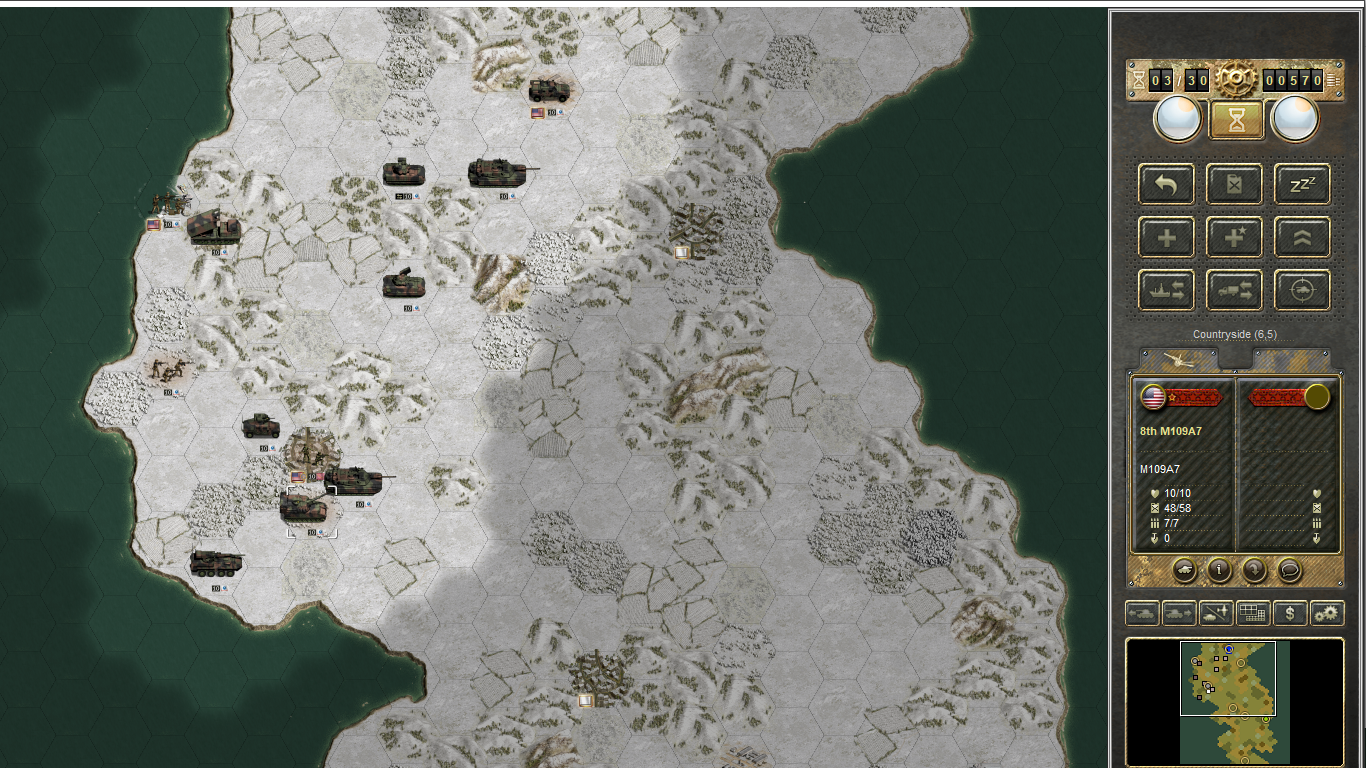
Task: Resupply the unit via the fuel can button
Action: click(1234, 185)
